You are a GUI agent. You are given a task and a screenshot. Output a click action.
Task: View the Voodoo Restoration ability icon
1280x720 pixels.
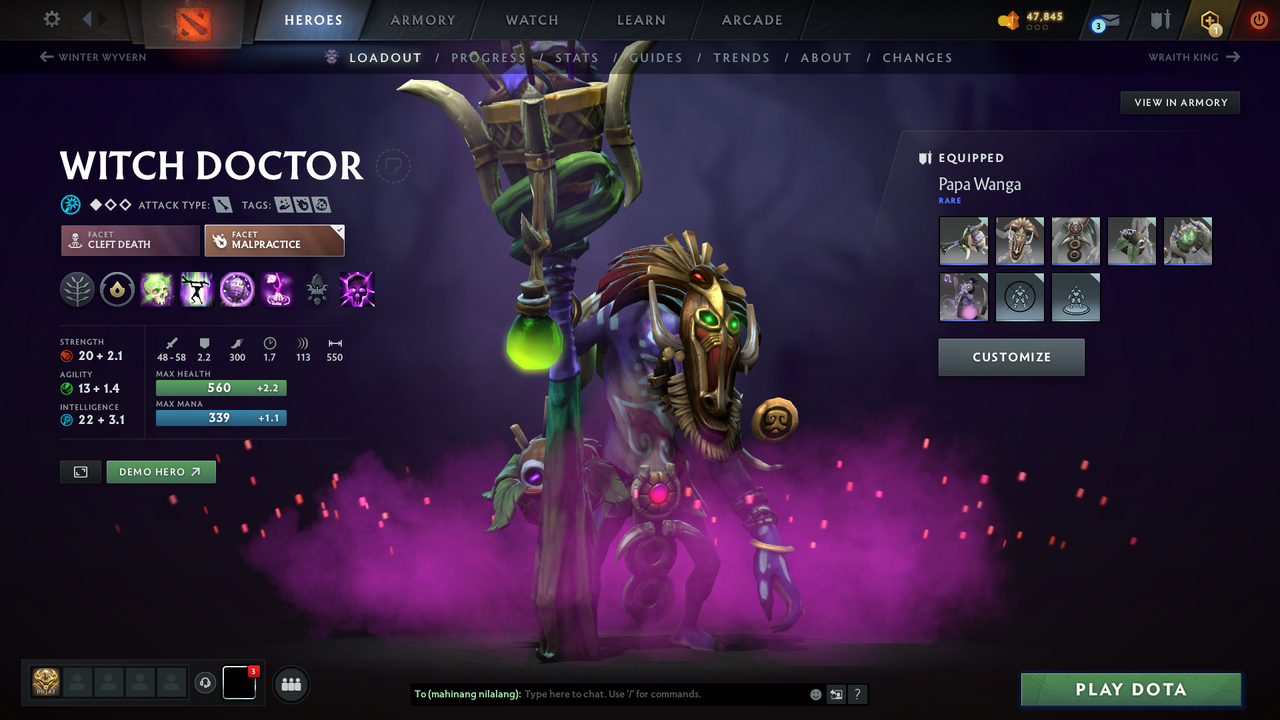coord(196,290)
